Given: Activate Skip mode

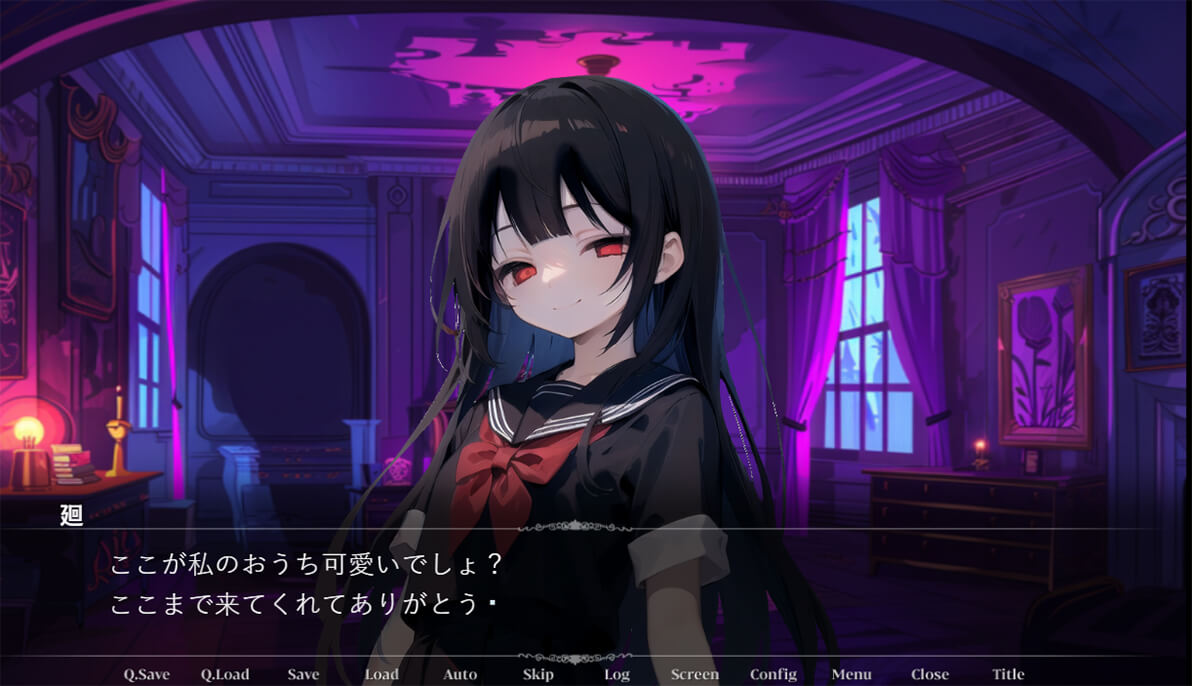Looking at the screenshot, I should 538,674.
